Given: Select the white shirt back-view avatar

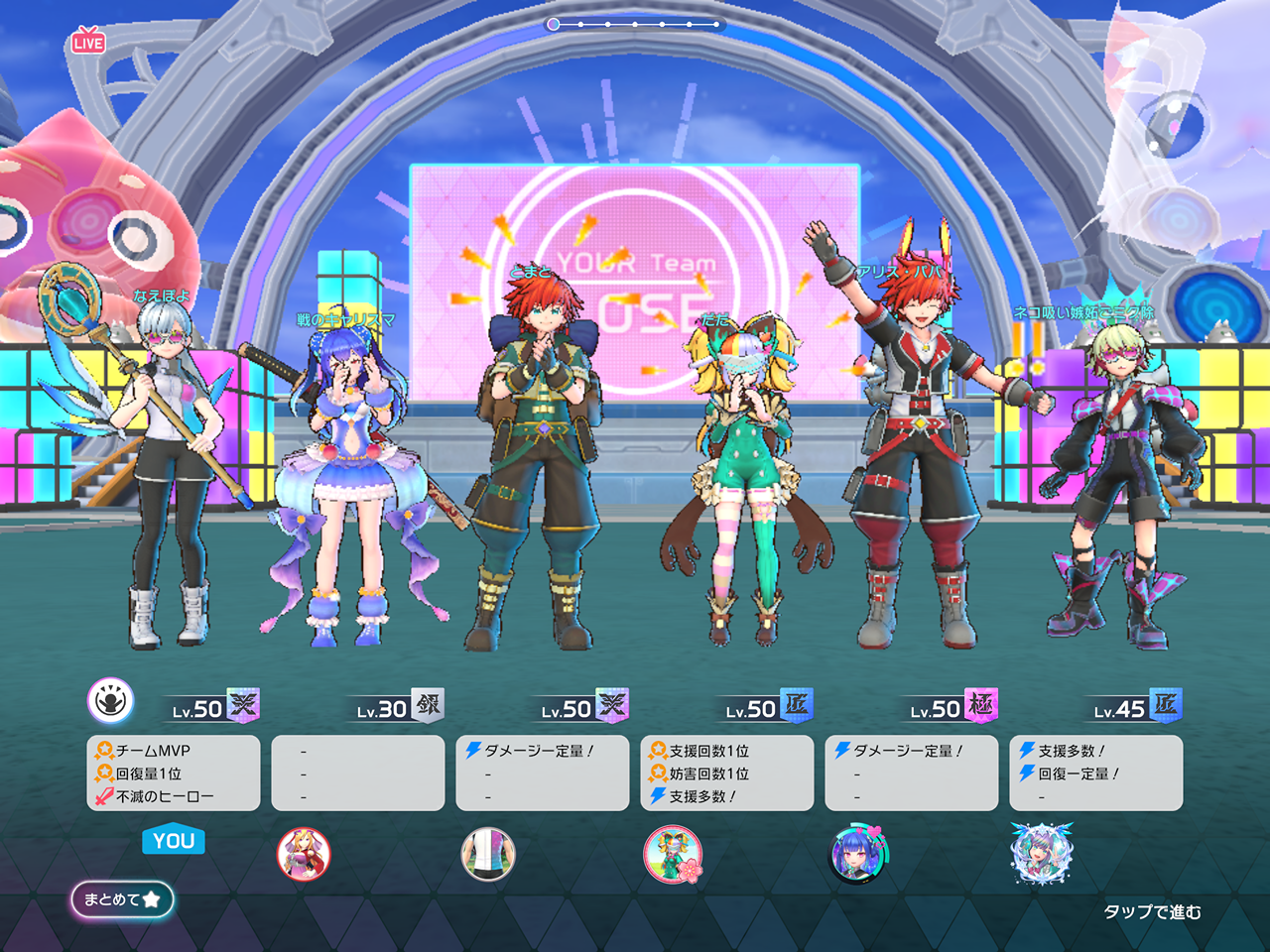Looking at the screenshot, I should click(x=488, y=854).
